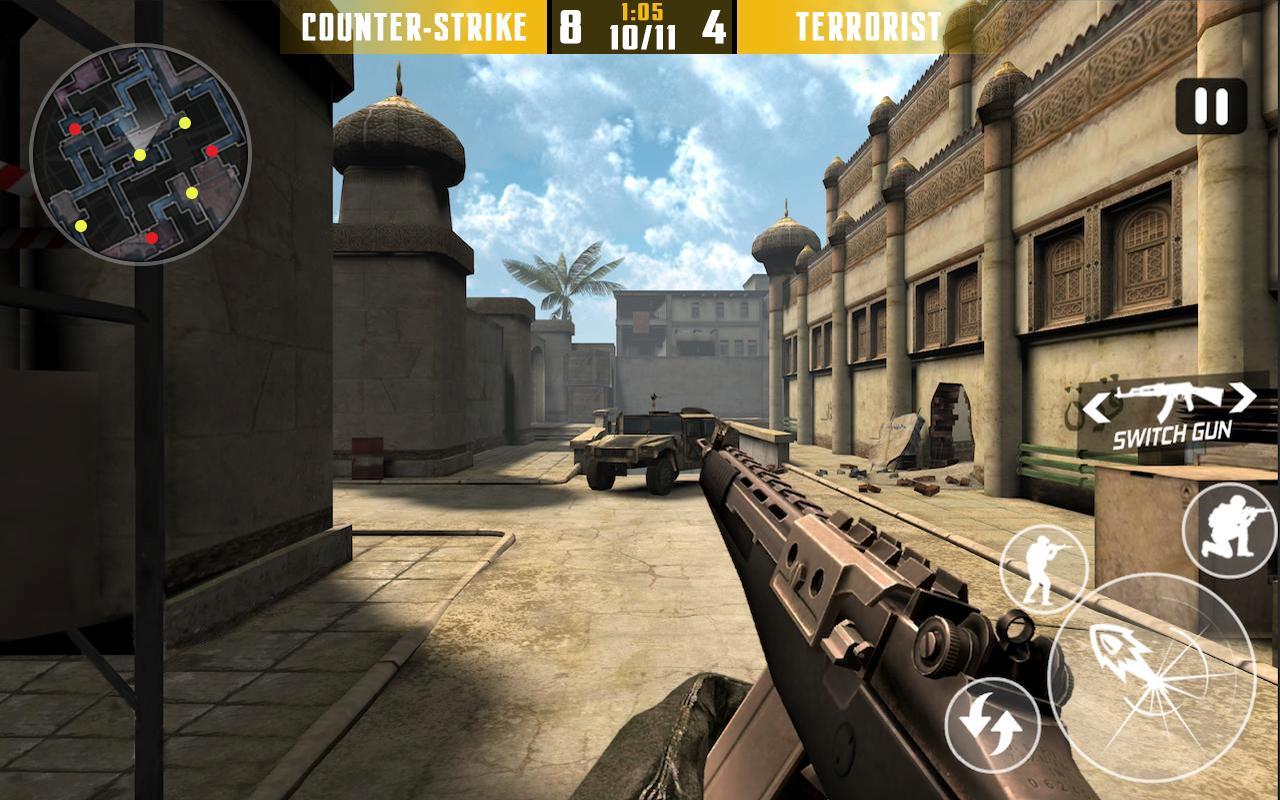Fire weapon with the bullet button
This screenshot has height=800, width=1280.
(x=1151, y=678)
